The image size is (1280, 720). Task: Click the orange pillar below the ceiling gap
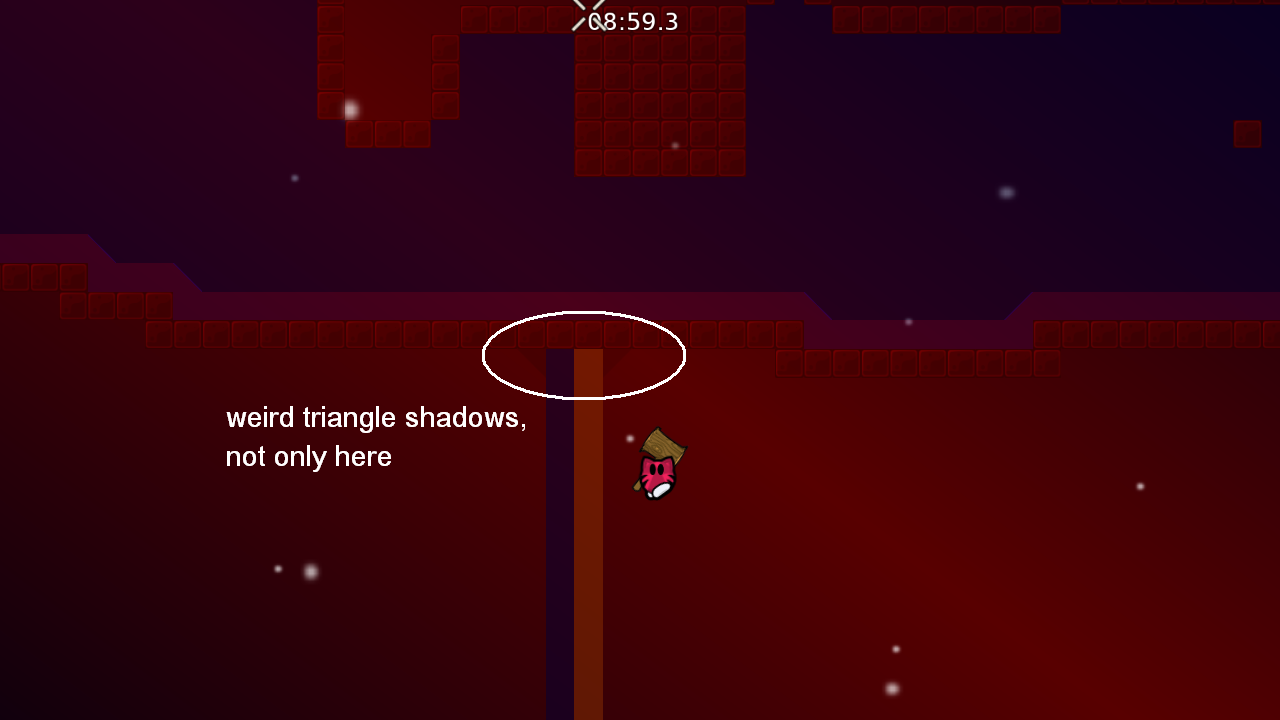click(587, 500)
